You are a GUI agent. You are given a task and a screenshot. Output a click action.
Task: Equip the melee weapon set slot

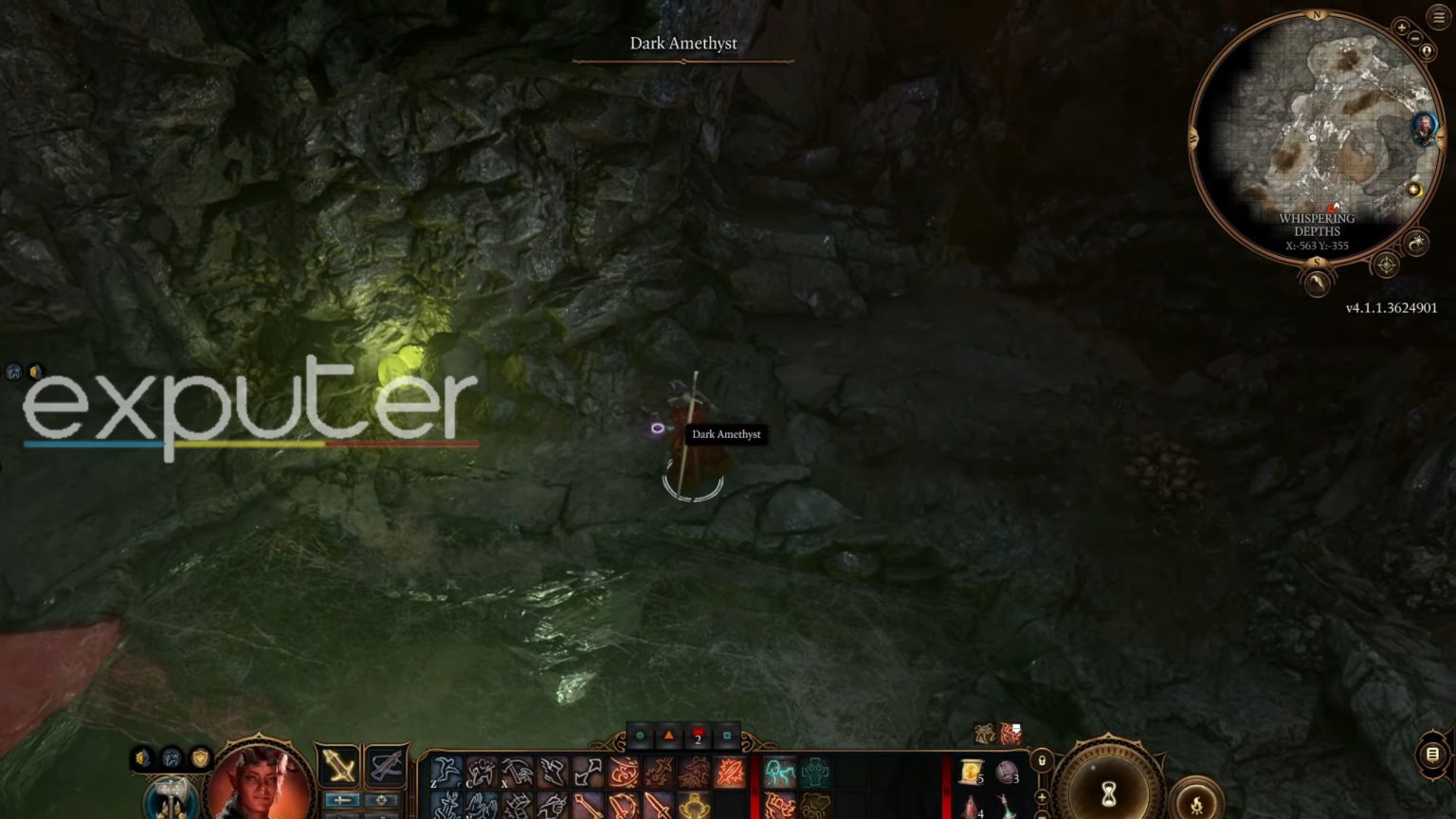pyautogui.click(x=338, y=766)
